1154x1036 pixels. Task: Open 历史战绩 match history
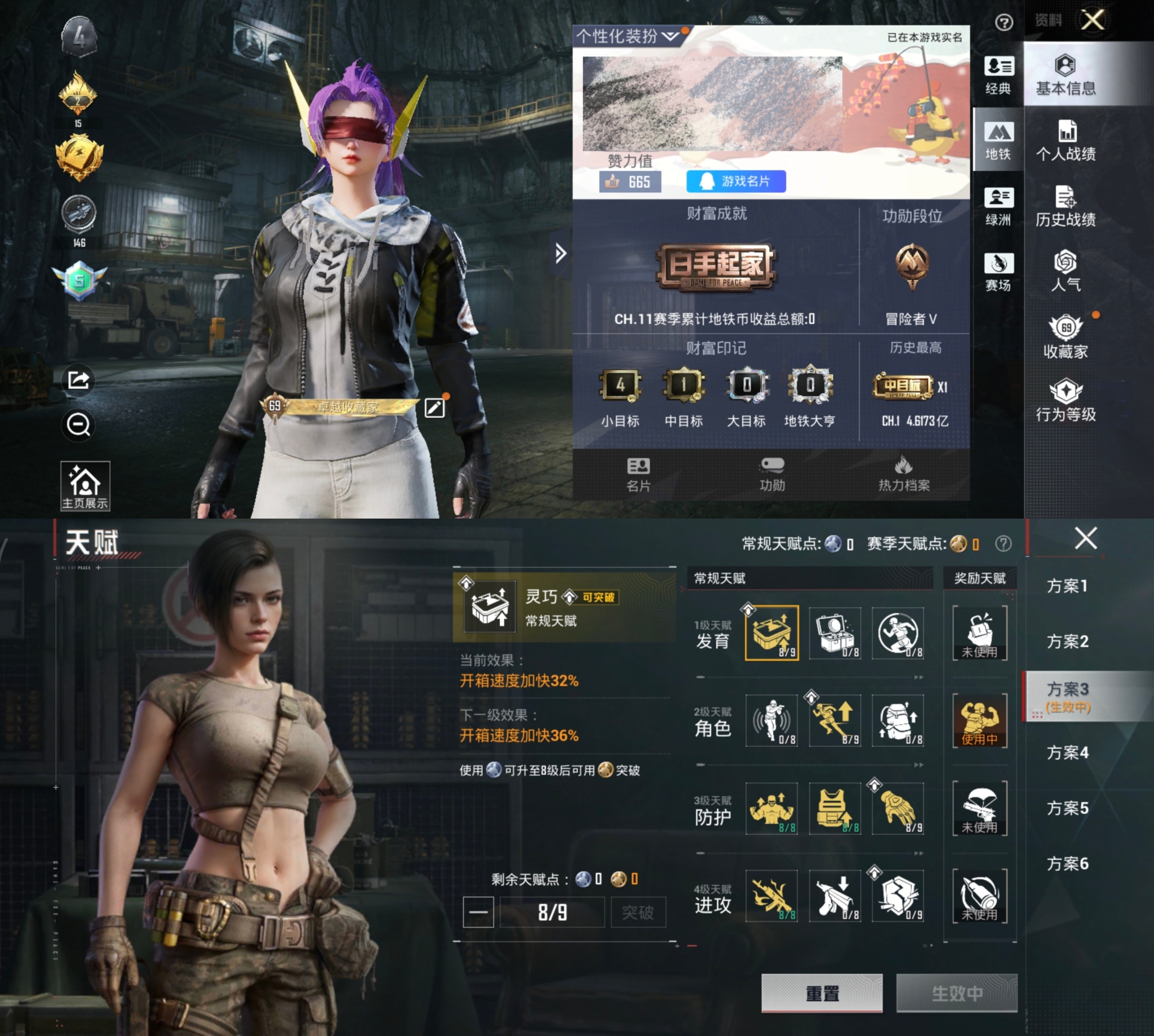coord(1065,206)
